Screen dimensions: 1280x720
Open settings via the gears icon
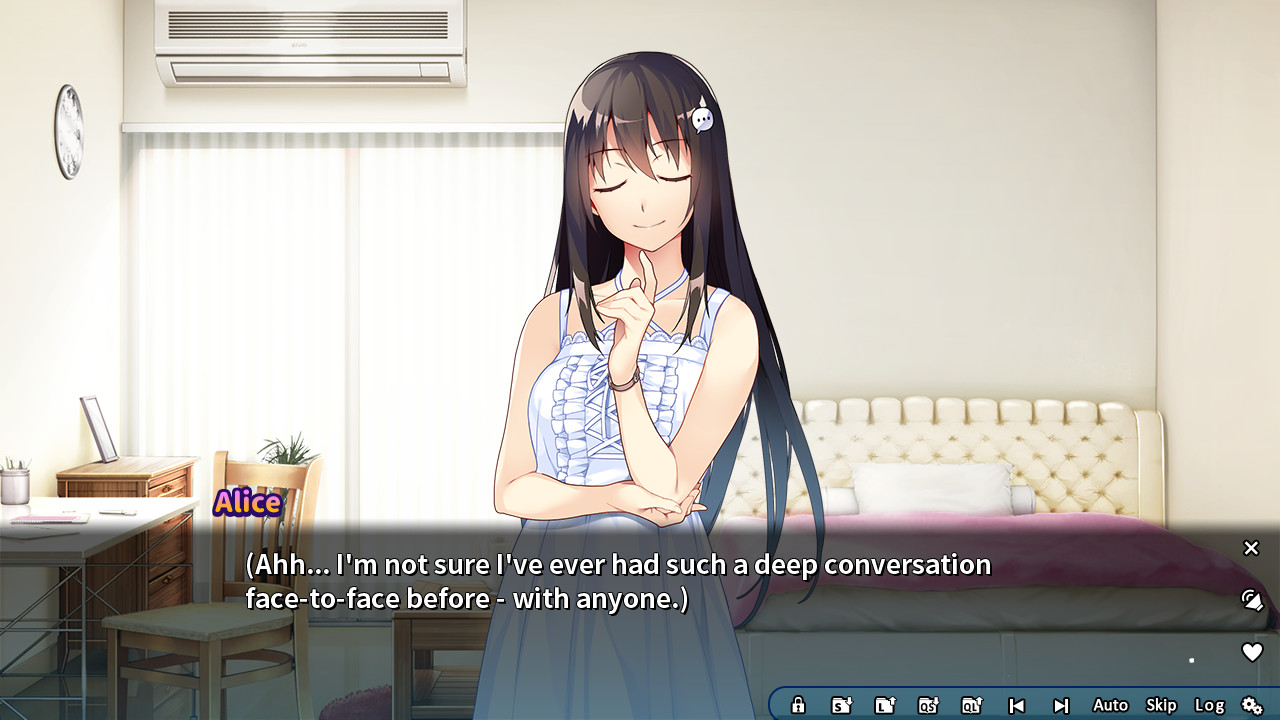click(x=1252, y=705)
